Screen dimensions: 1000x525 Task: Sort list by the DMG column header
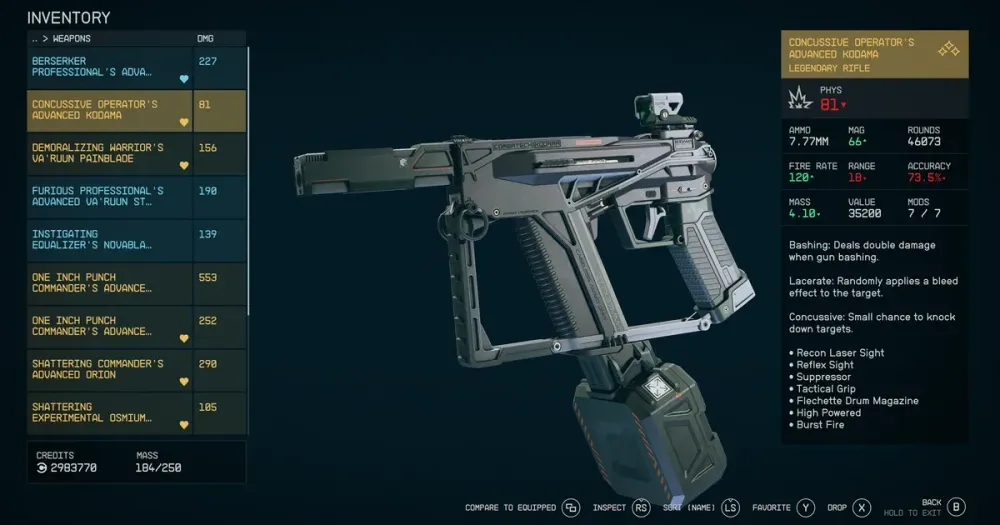207,39
